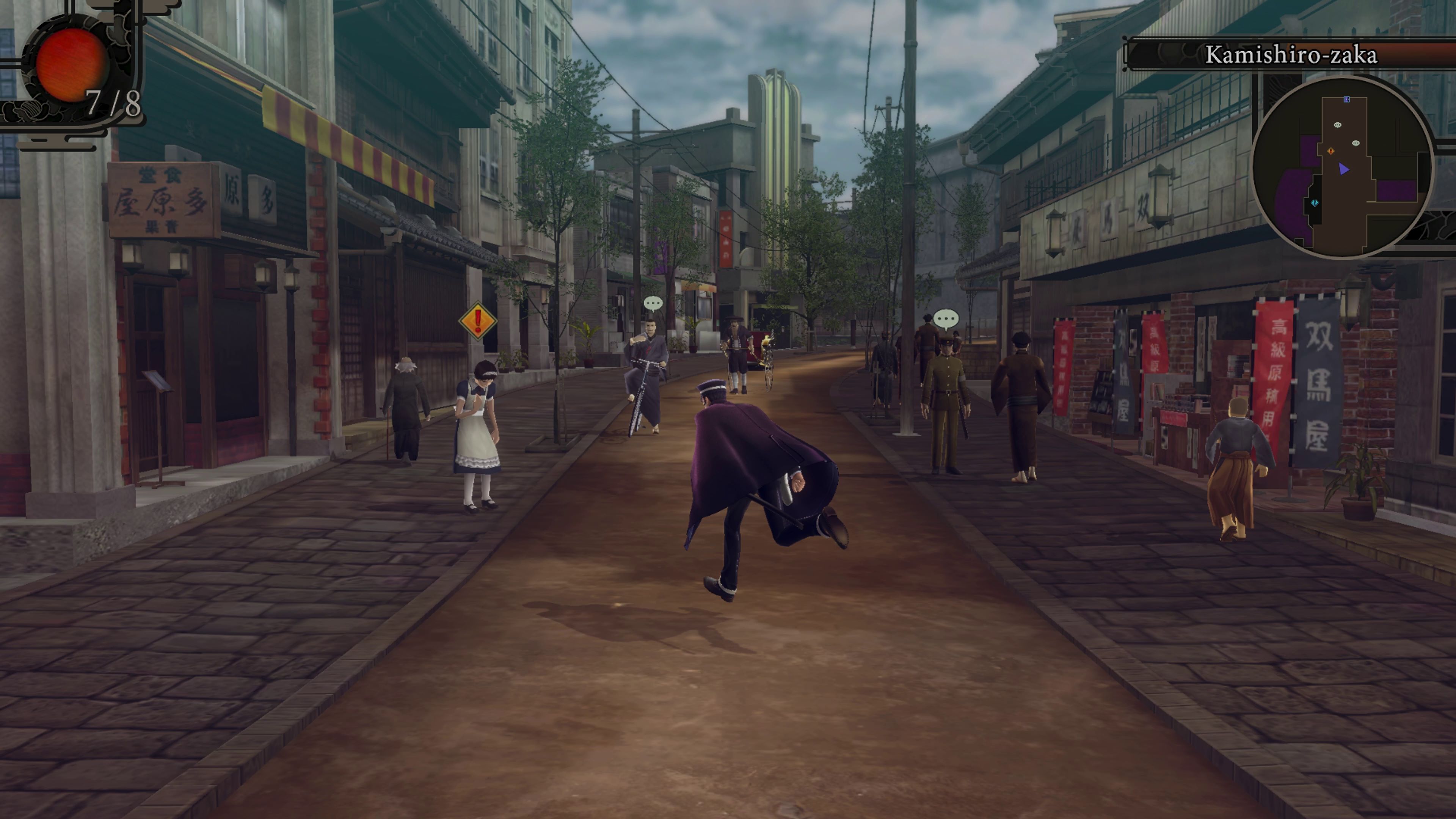
Task: Click the Kamishiro-zaka location banner
Action: coord(1291,56)
